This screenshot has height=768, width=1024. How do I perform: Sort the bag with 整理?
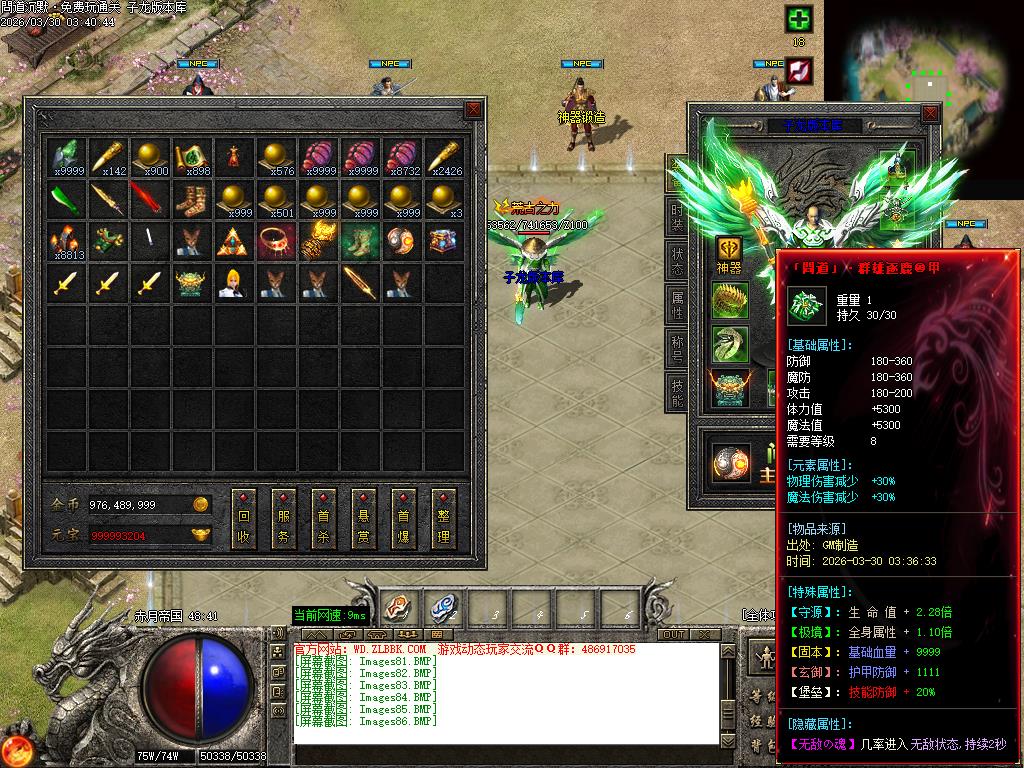(443, 518)
